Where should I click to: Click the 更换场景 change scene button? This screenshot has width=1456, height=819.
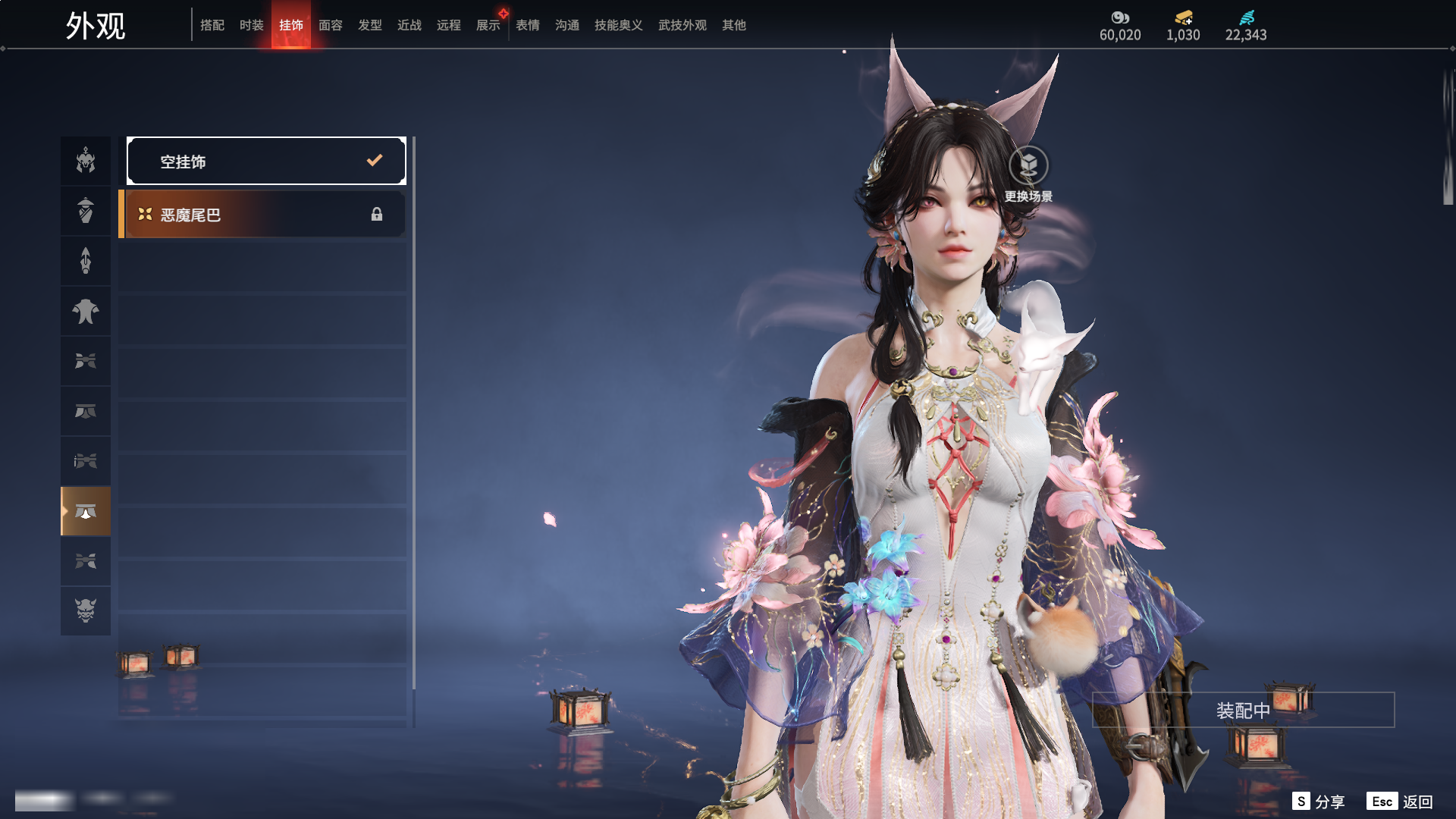1028,174
